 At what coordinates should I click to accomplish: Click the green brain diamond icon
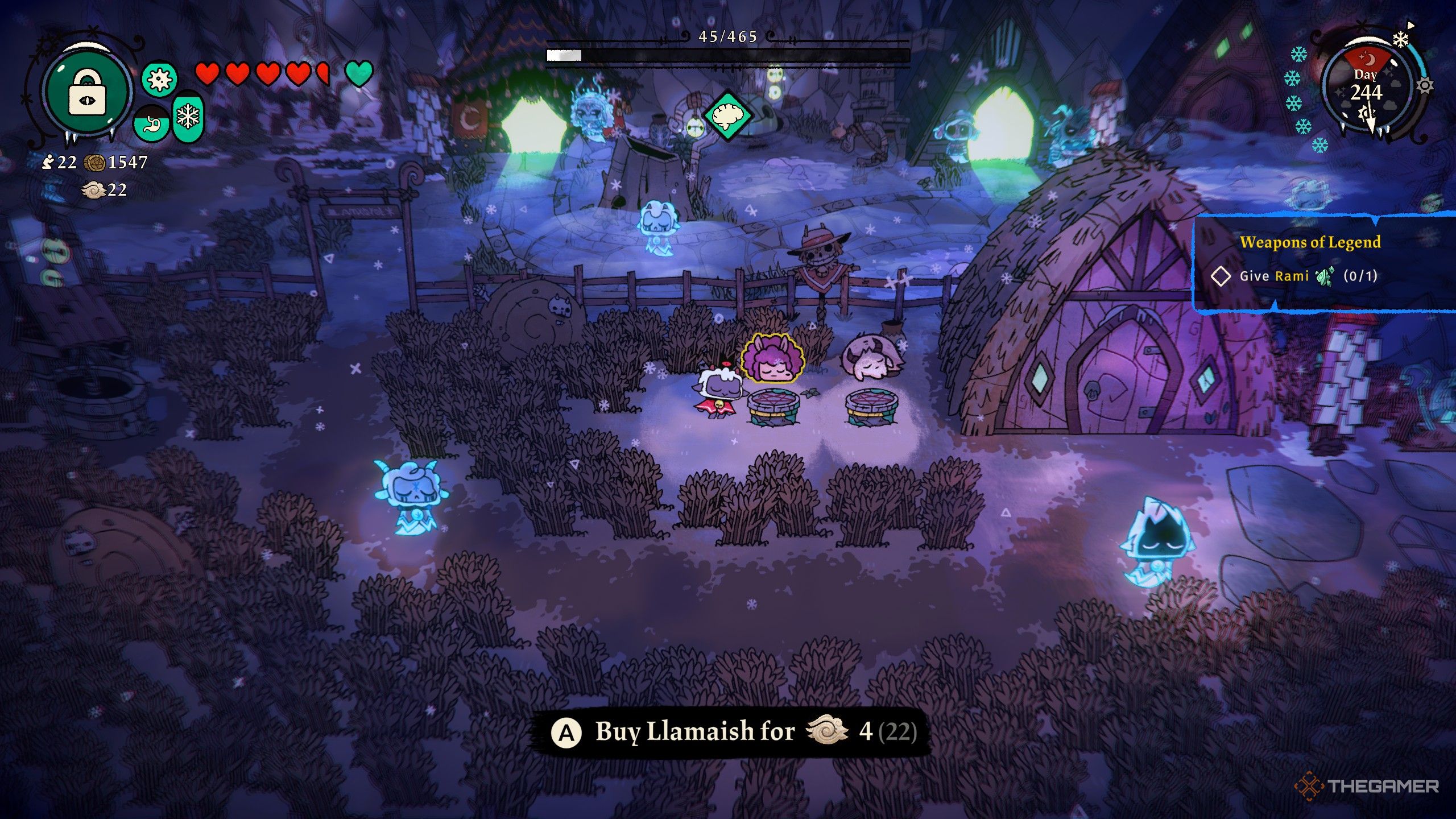[727, 115]
